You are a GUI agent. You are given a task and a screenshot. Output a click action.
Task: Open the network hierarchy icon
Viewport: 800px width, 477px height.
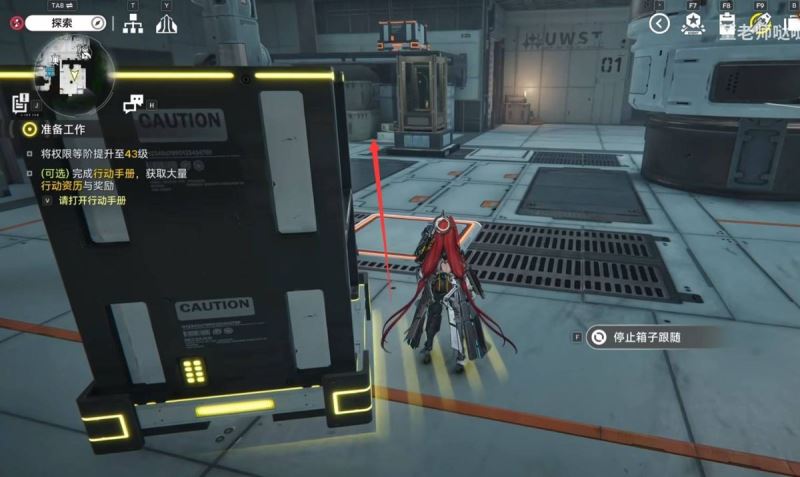point(133,25)
